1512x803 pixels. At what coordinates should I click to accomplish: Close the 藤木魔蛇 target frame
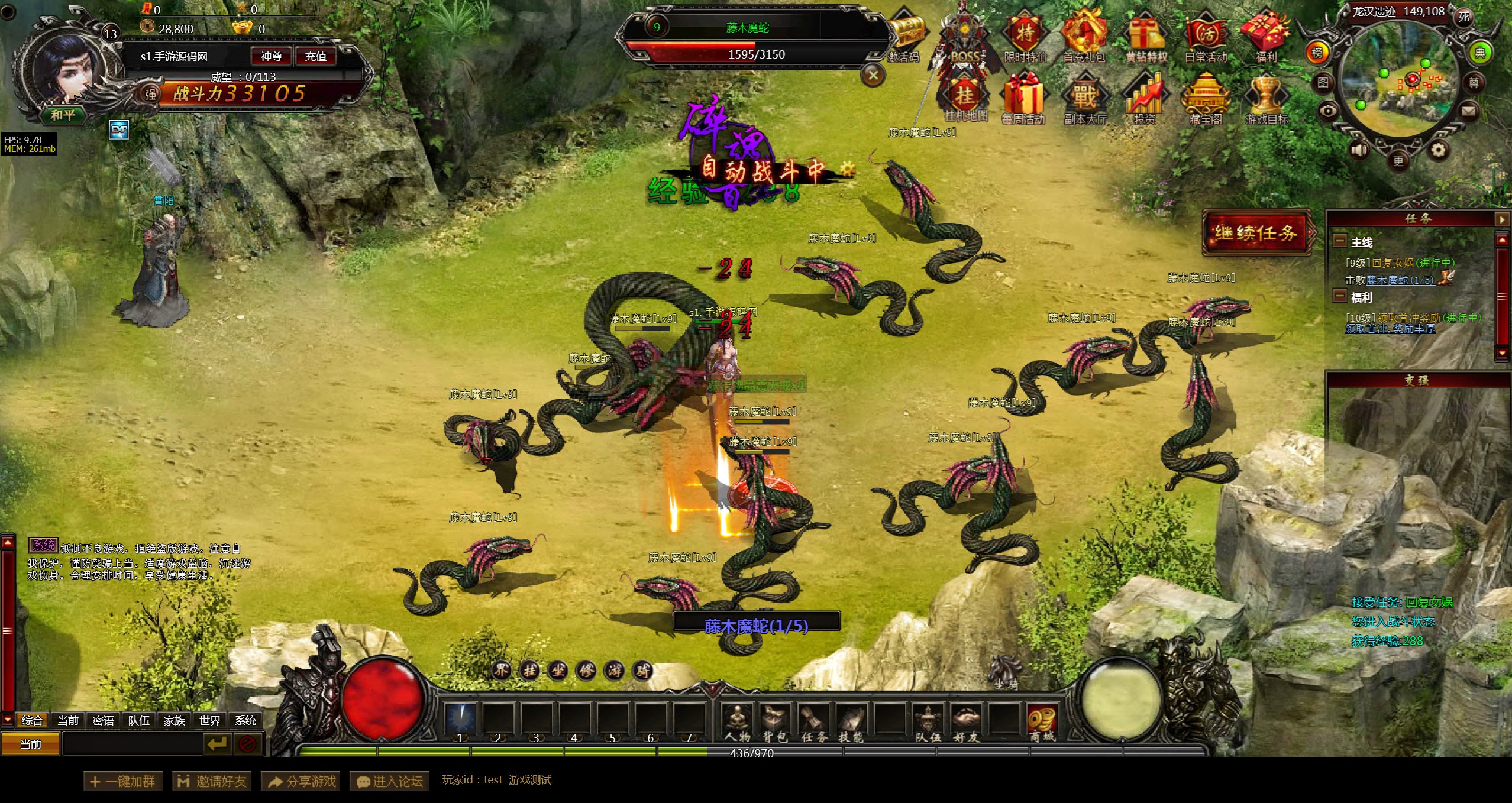[x=873, y=76]
